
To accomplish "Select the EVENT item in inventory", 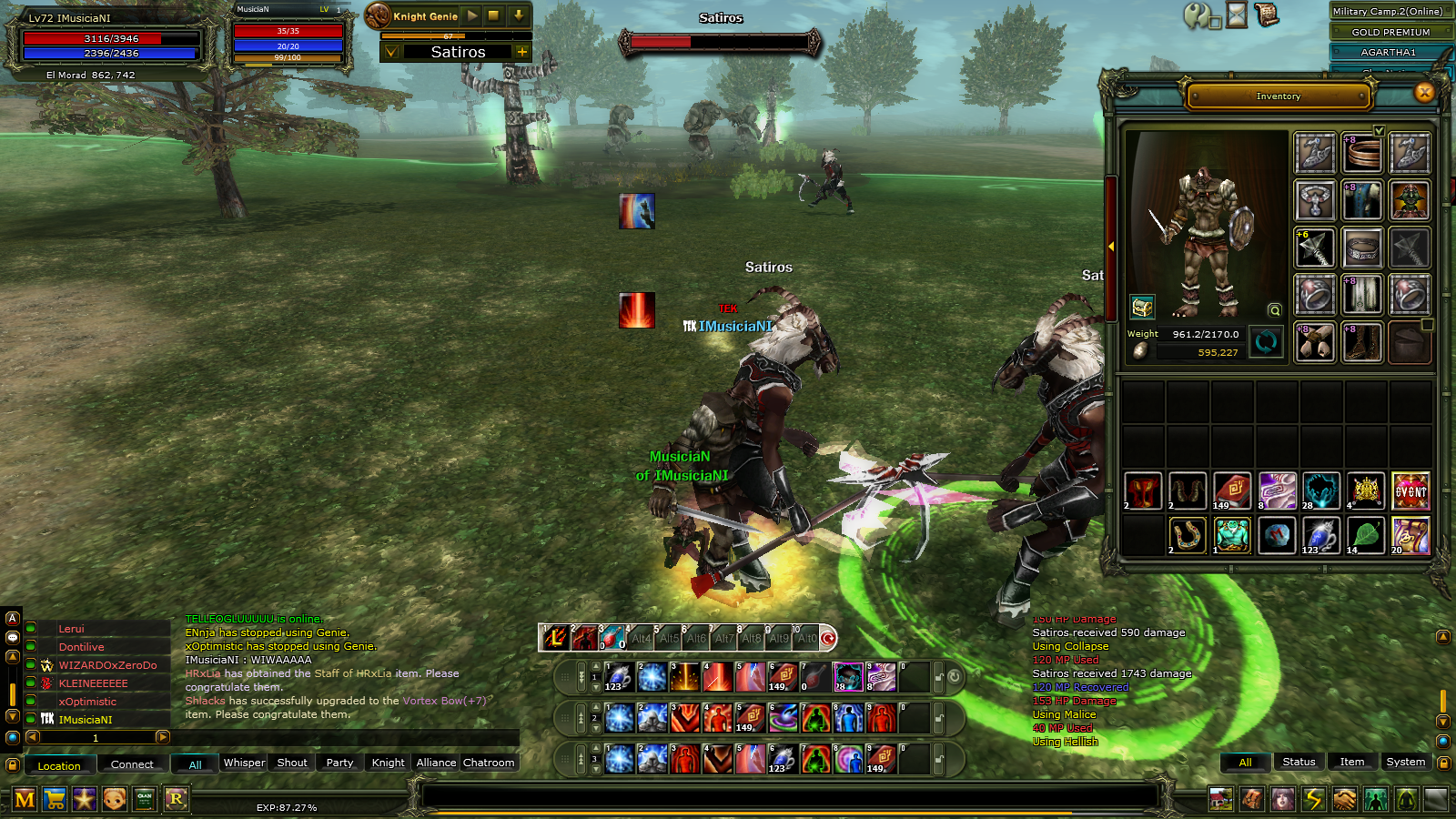I will [1410, 491].
